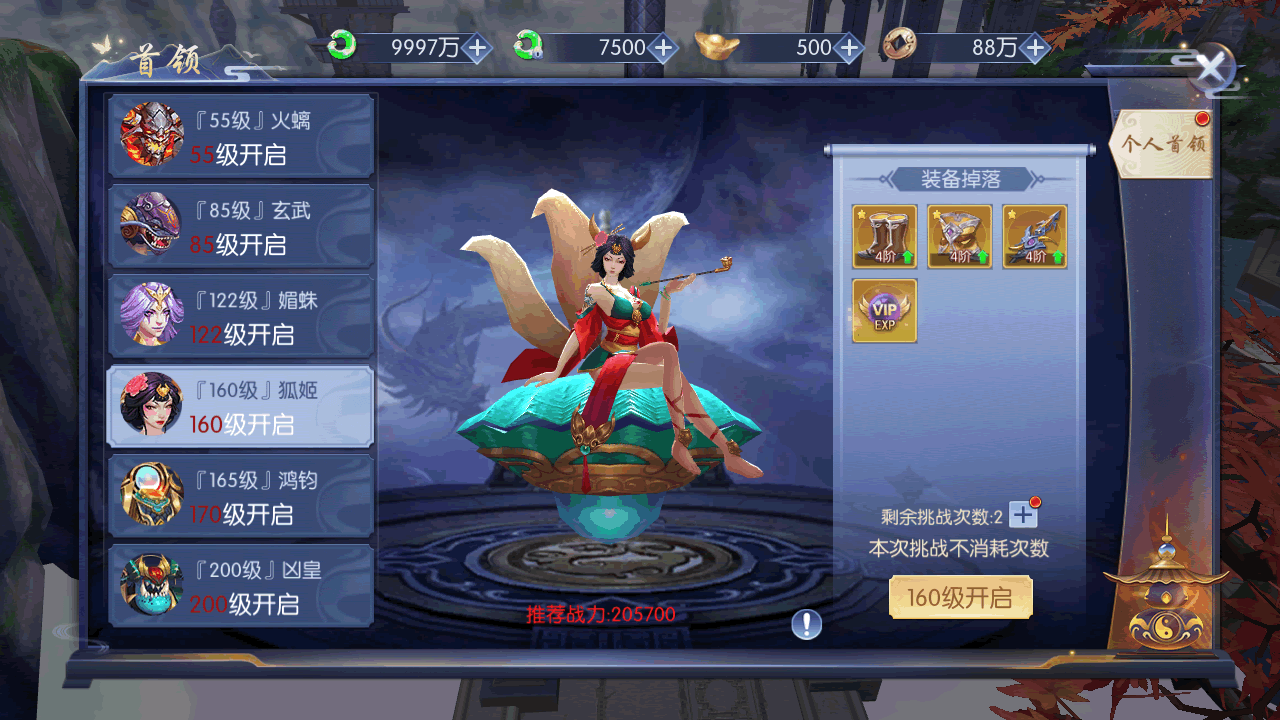Viewport: 1280px width, 720px height.
Task: Add to the 7500 bound jade balance
Action: pos(662,47)
